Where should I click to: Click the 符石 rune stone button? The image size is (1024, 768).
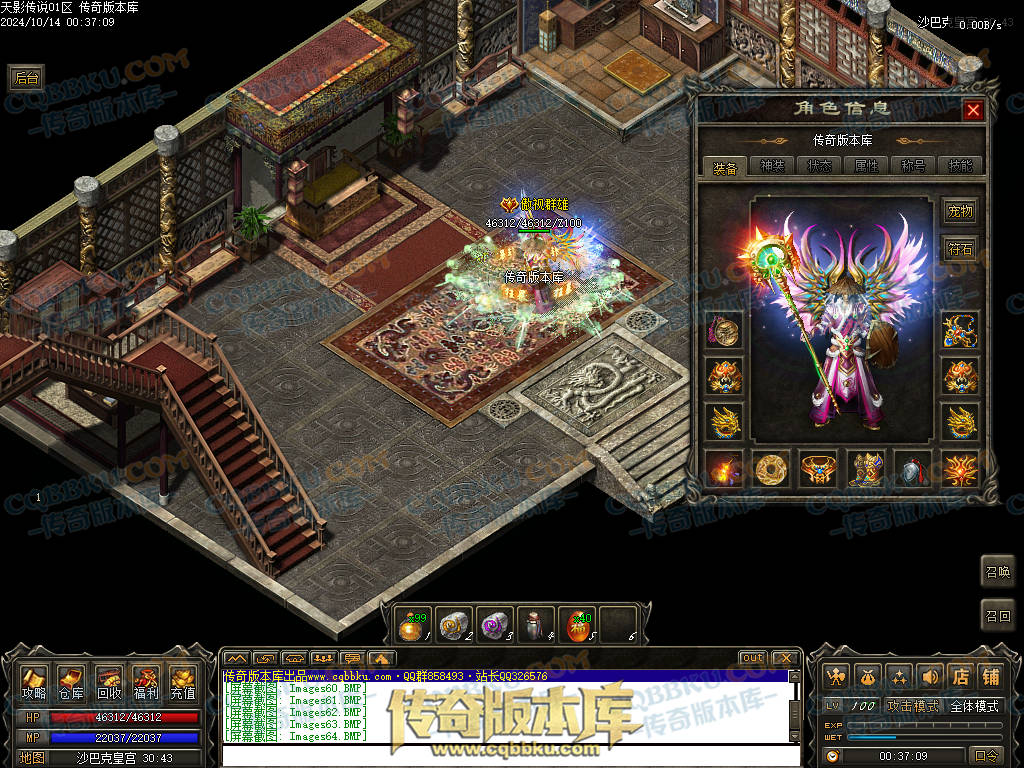point(960,249)
